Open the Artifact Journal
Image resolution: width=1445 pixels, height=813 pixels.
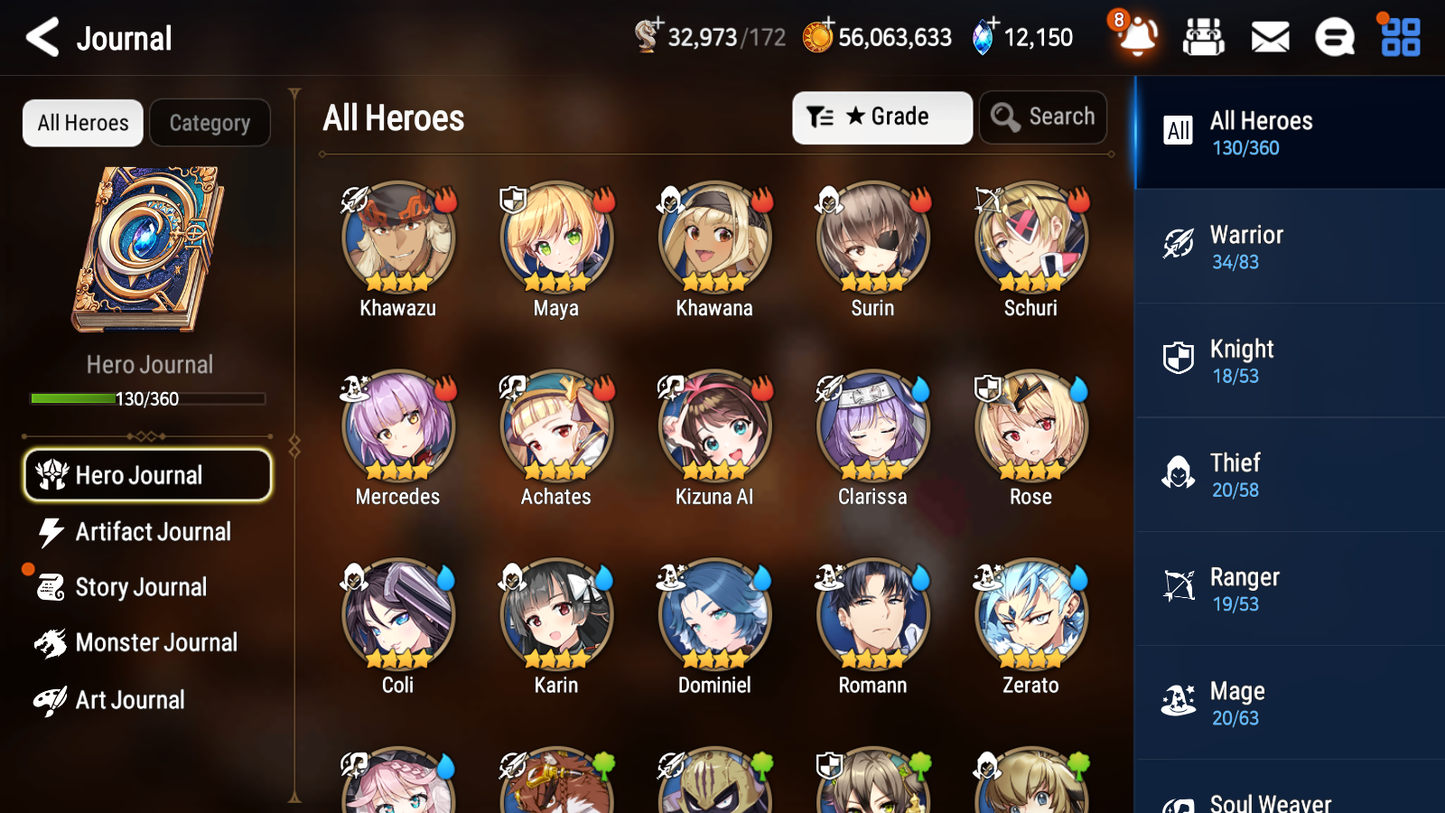[152, 532]
